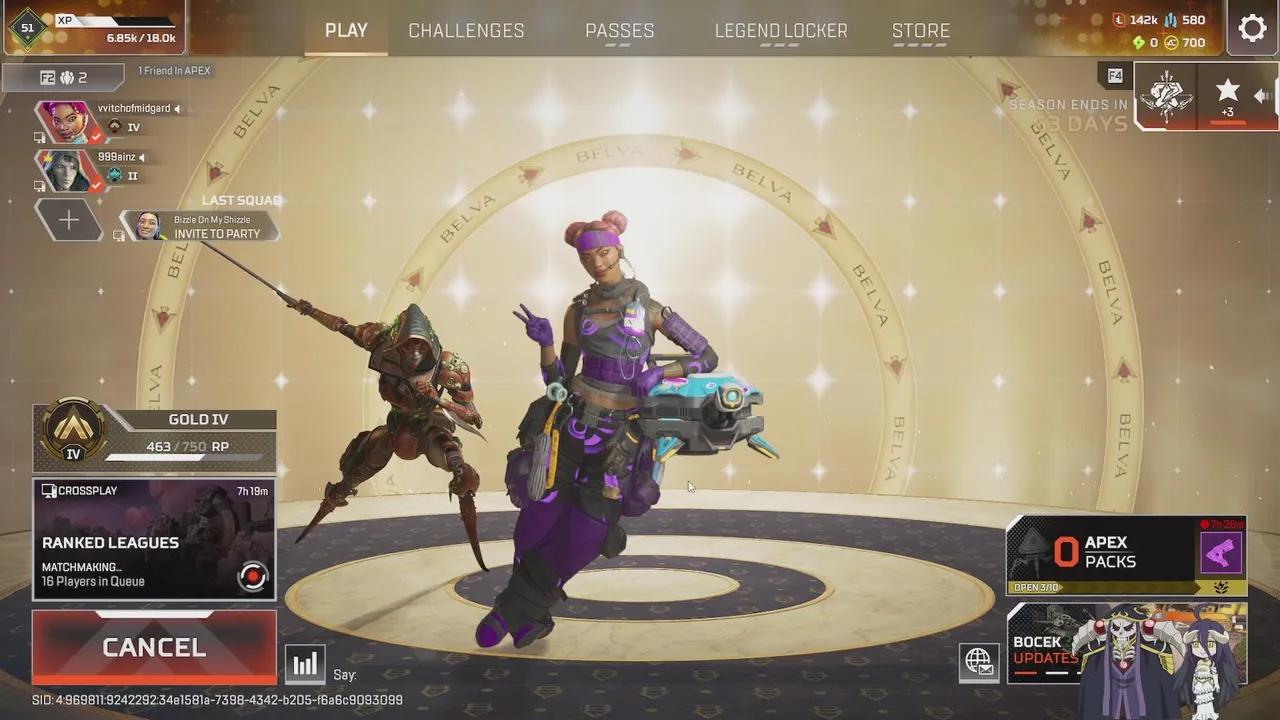Open the season star badge panel
1280x720 pixels.
pos(1227,97)
